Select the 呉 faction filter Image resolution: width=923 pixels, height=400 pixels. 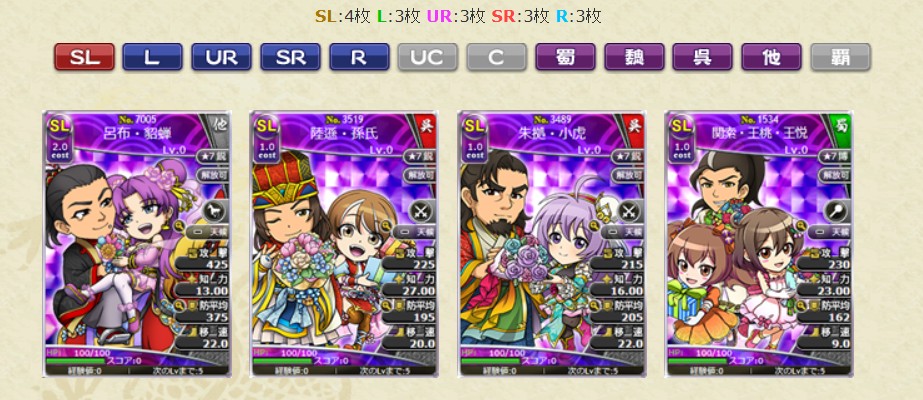702,56
